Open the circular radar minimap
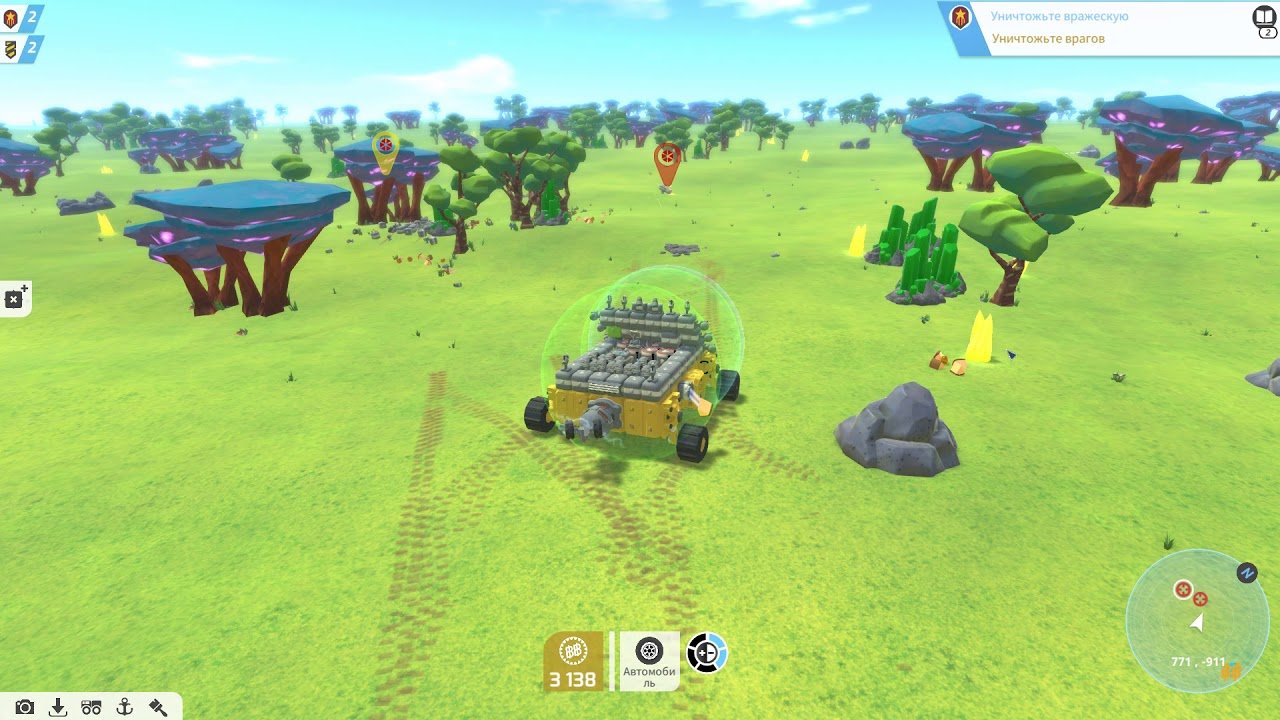1280x720 pixels. click(x=1197, y=621)
